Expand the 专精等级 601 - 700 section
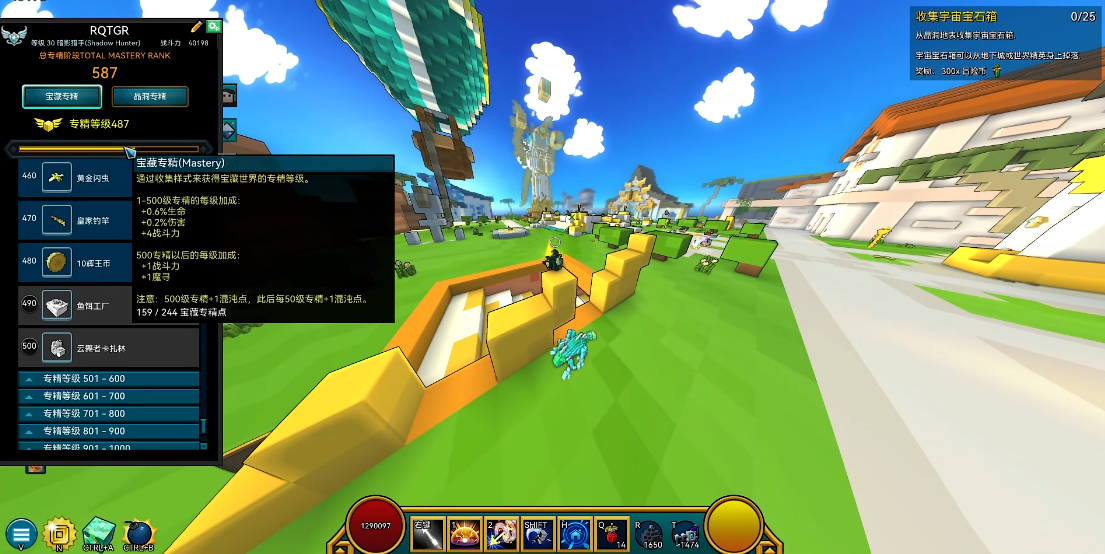The height and width of the screenshot is (554, 1105). point(108,396)
